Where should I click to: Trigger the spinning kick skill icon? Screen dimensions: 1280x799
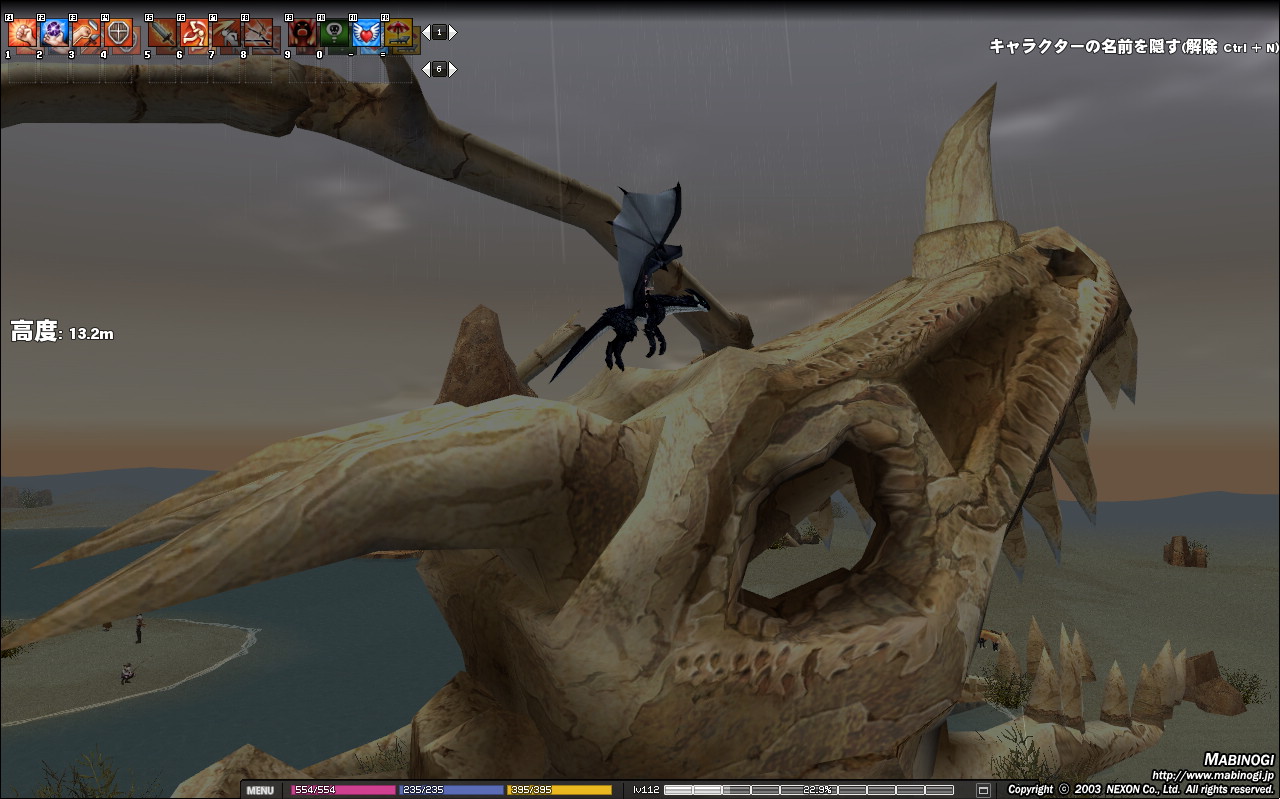(x=194, y=33)
